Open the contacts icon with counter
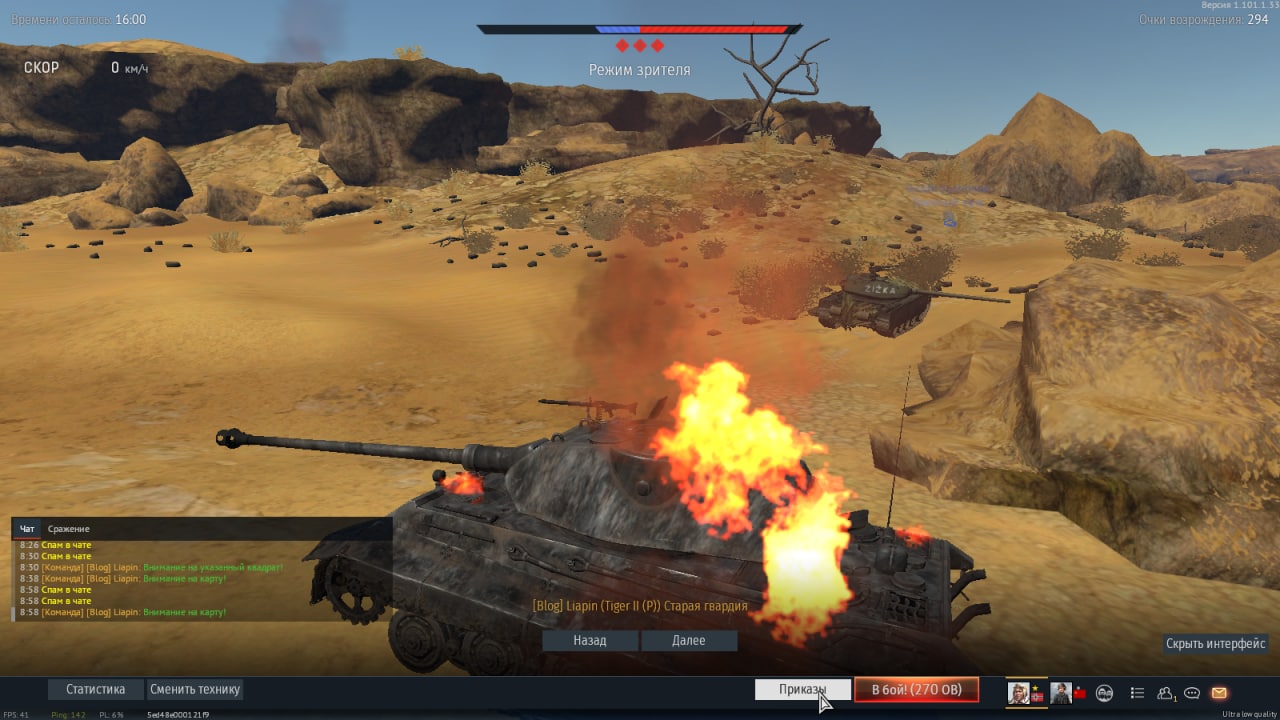The width and height of the screenshot is (1280, 720). [x=1166, y=692]
